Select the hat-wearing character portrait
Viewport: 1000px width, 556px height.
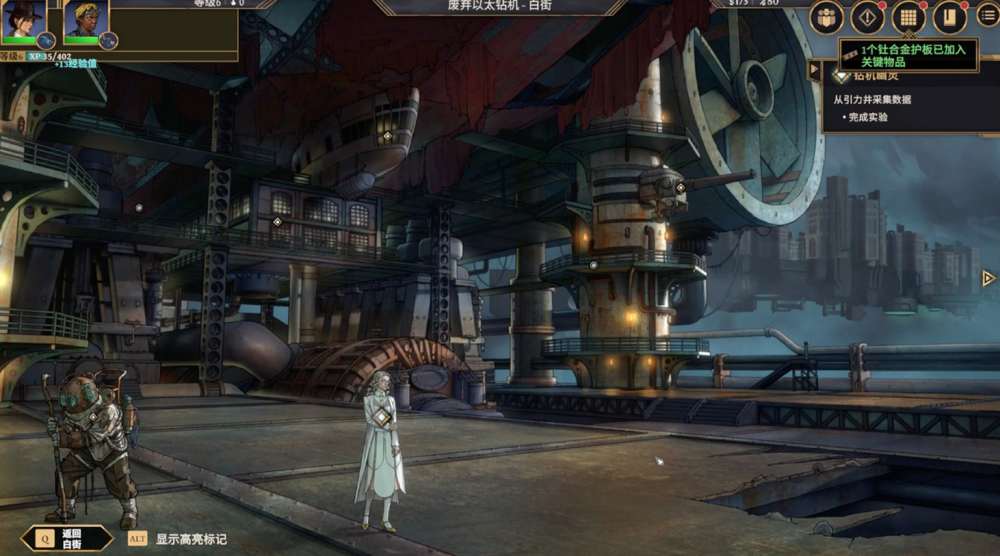(x=24, y=22)
